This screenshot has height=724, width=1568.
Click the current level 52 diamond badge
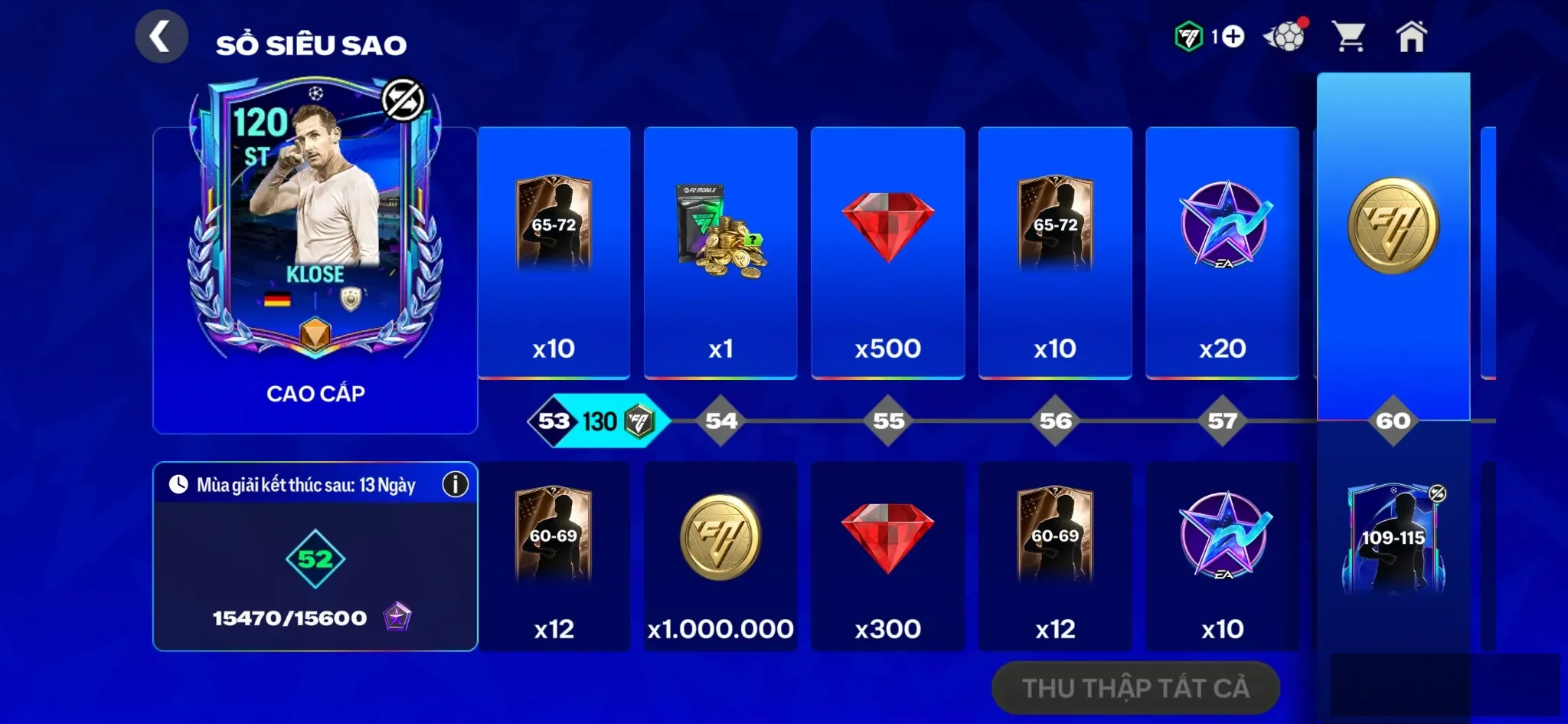coord(317,559)
